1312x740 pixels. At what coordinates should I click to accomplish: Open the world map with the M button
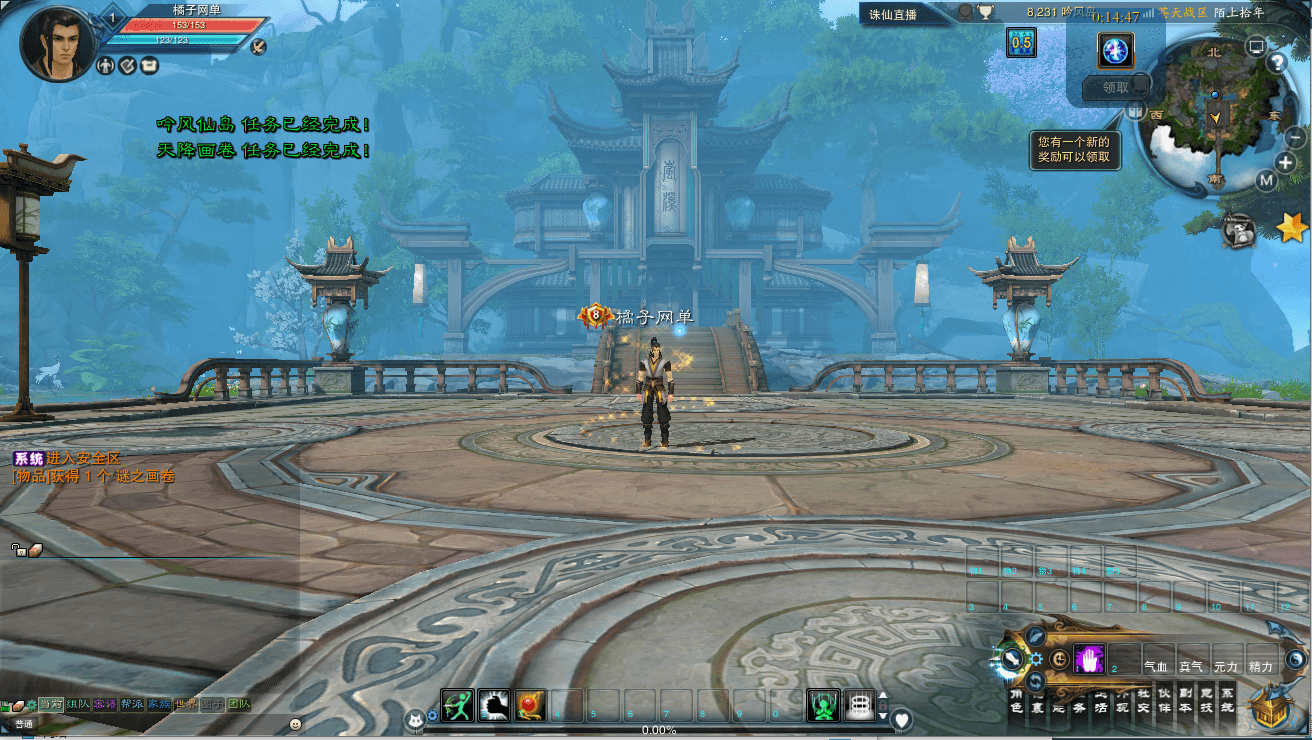point(1266,181)
